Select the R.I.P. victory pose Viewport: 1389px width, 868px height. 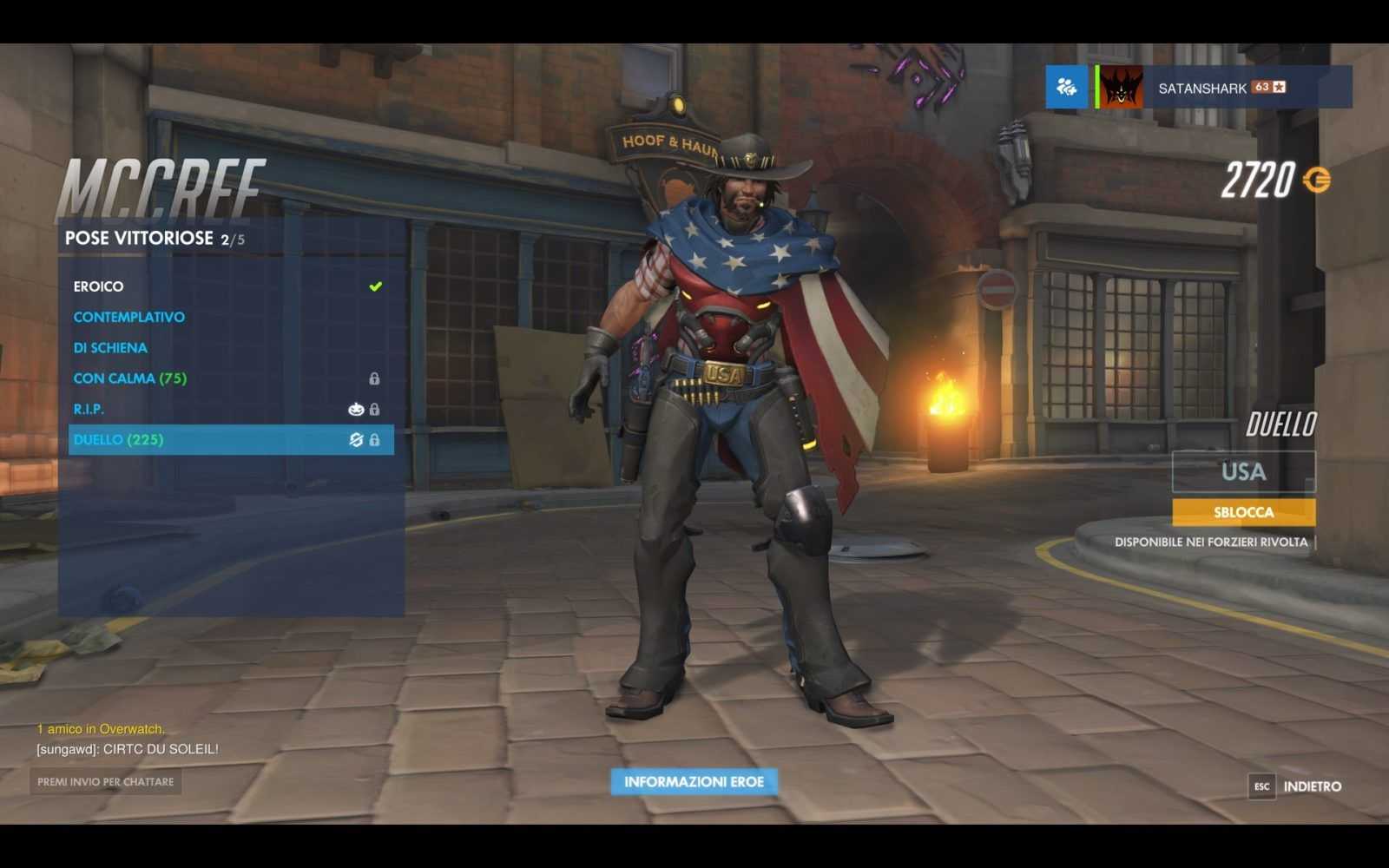89,409
